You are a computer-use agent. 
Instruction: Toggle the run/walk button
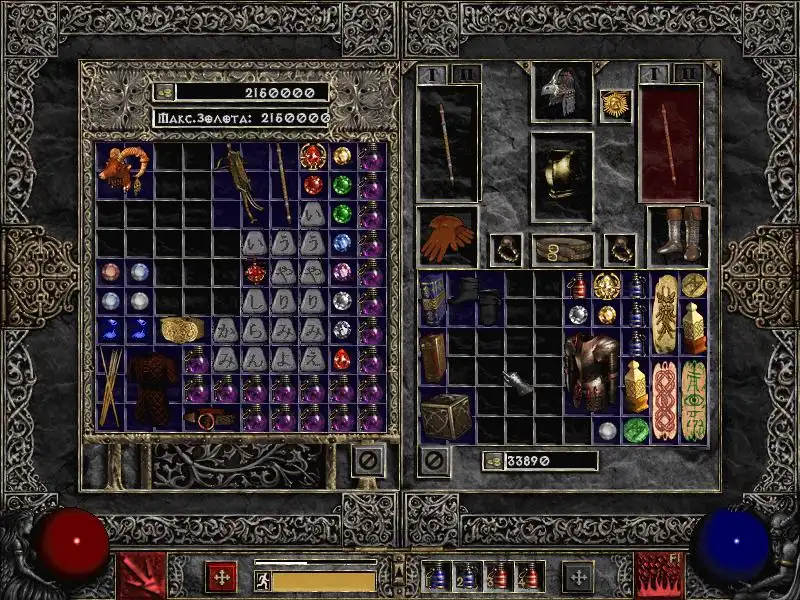(x=263, y=580)
